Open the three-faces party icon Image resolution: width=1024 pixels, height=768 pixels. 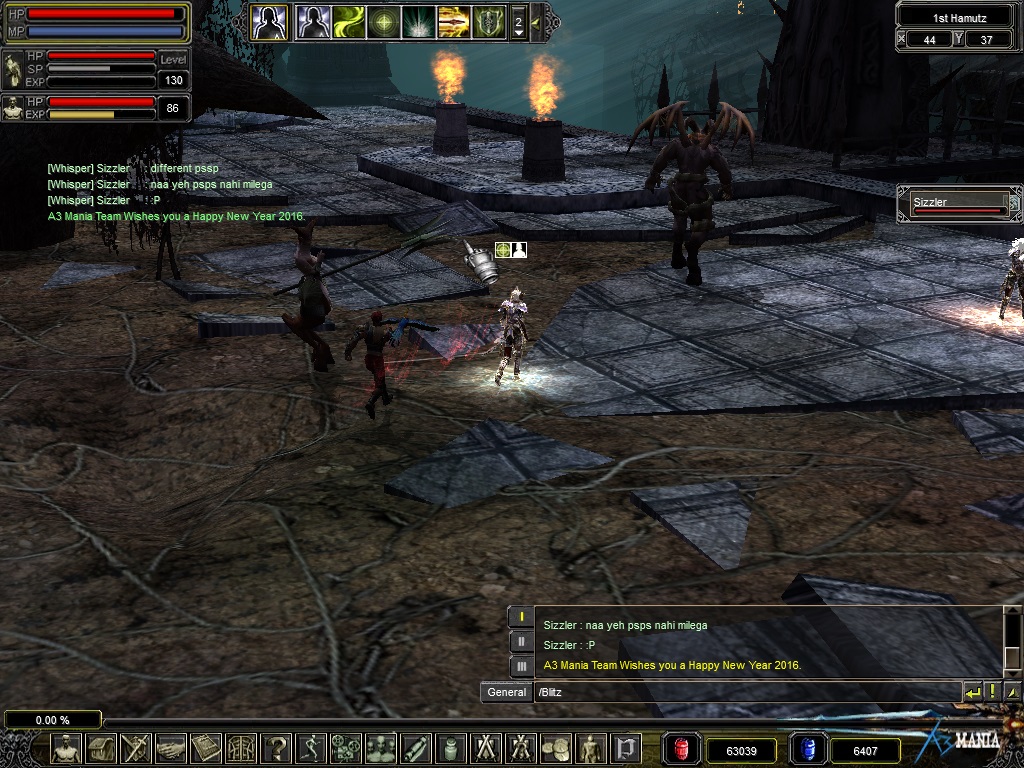coord(381,748)
